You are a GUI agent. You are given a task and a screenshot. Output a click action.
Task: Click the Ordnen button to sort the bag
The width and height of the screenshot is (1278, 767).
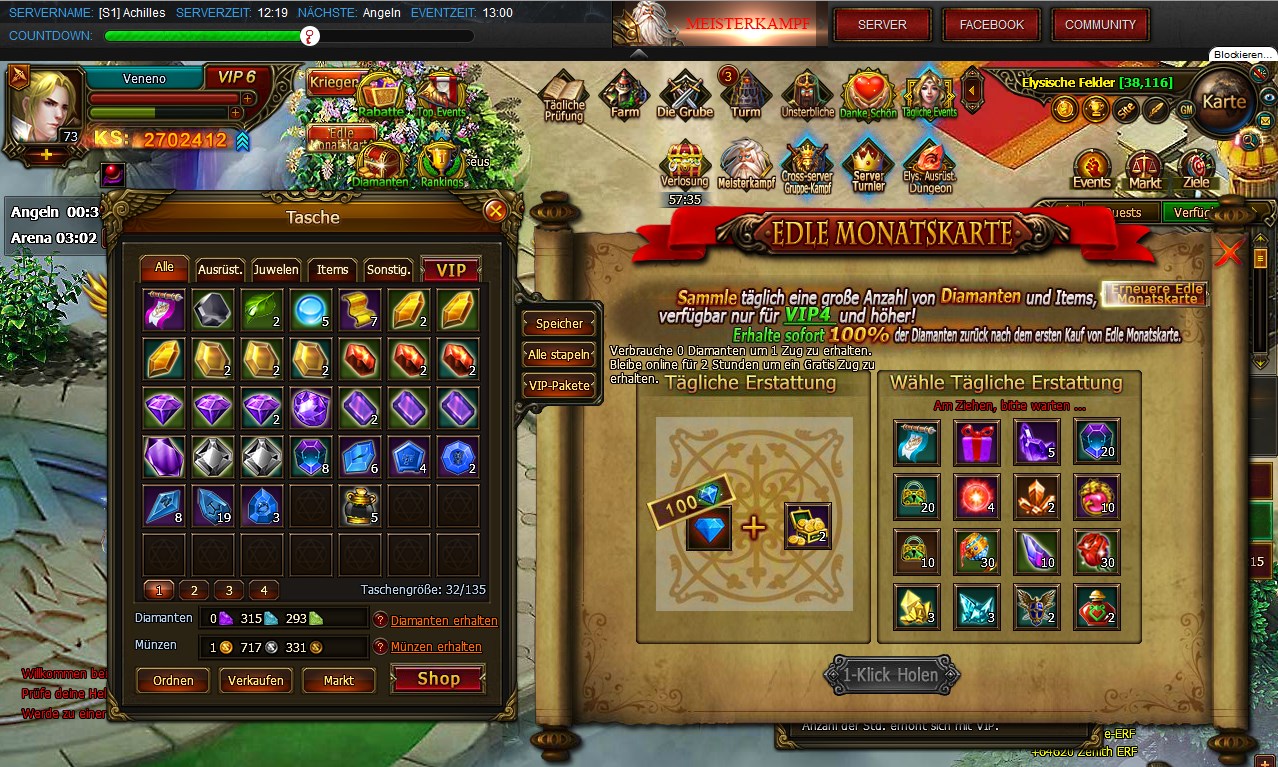coord(173,681)
